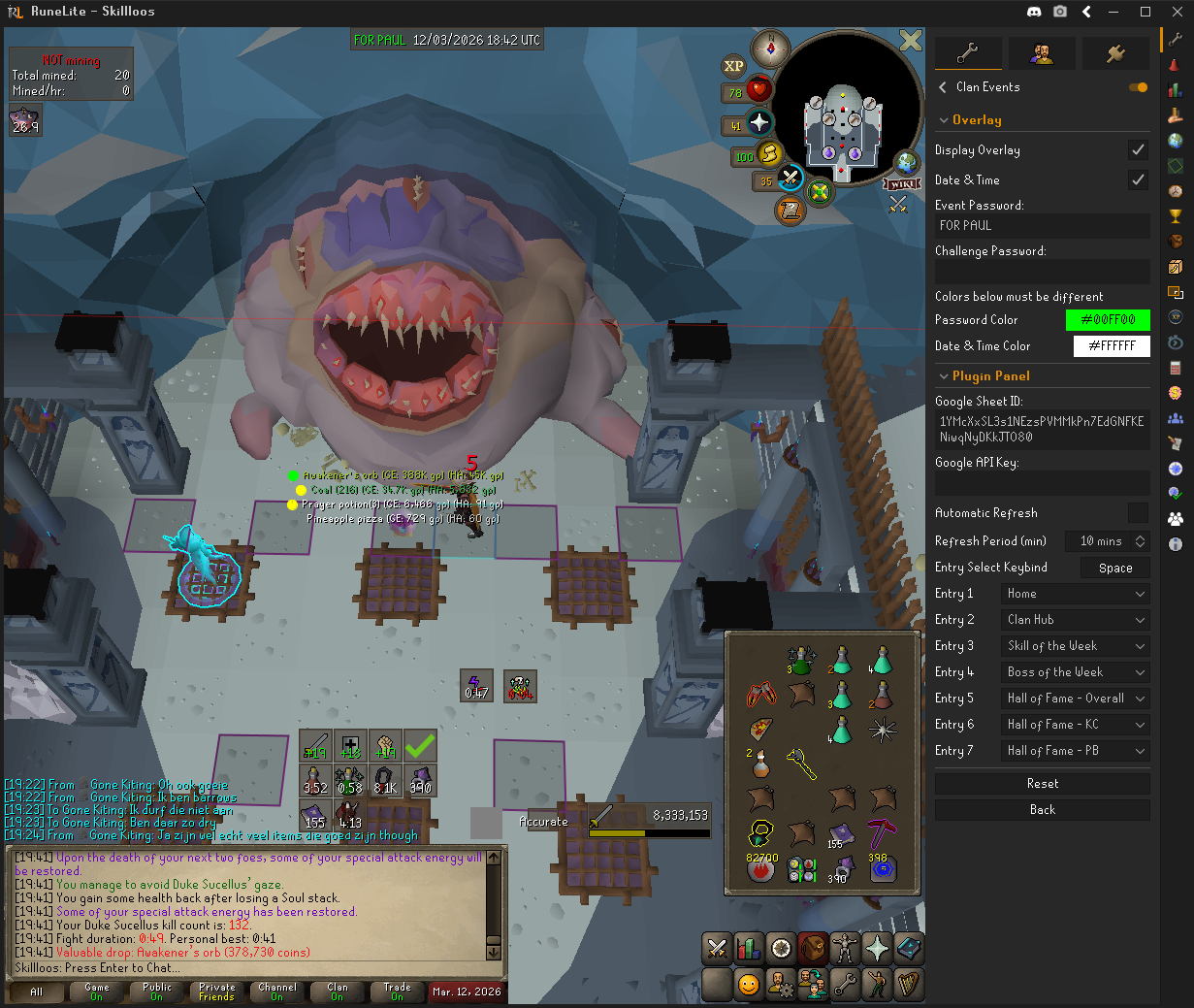Activate the special attack orb
Screen dimensions: 1194x1008
(791, 179)
